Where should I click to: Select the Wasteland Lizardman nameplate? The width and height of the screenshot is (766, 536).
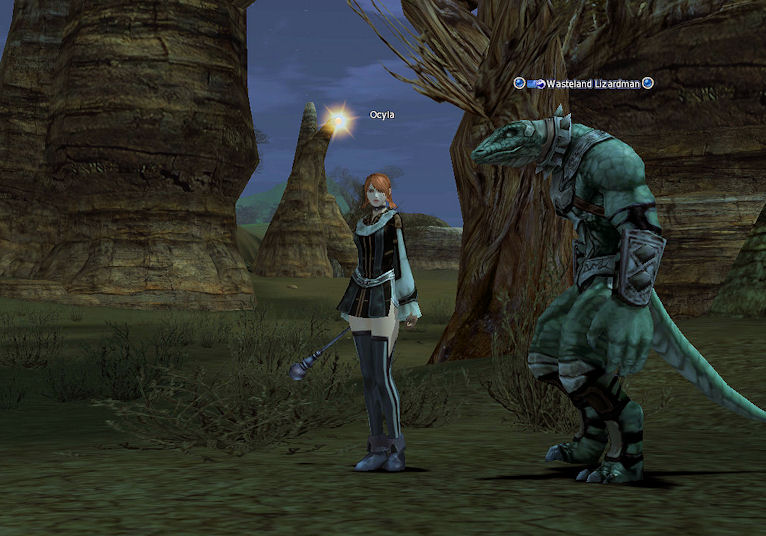tap(593, 84)
